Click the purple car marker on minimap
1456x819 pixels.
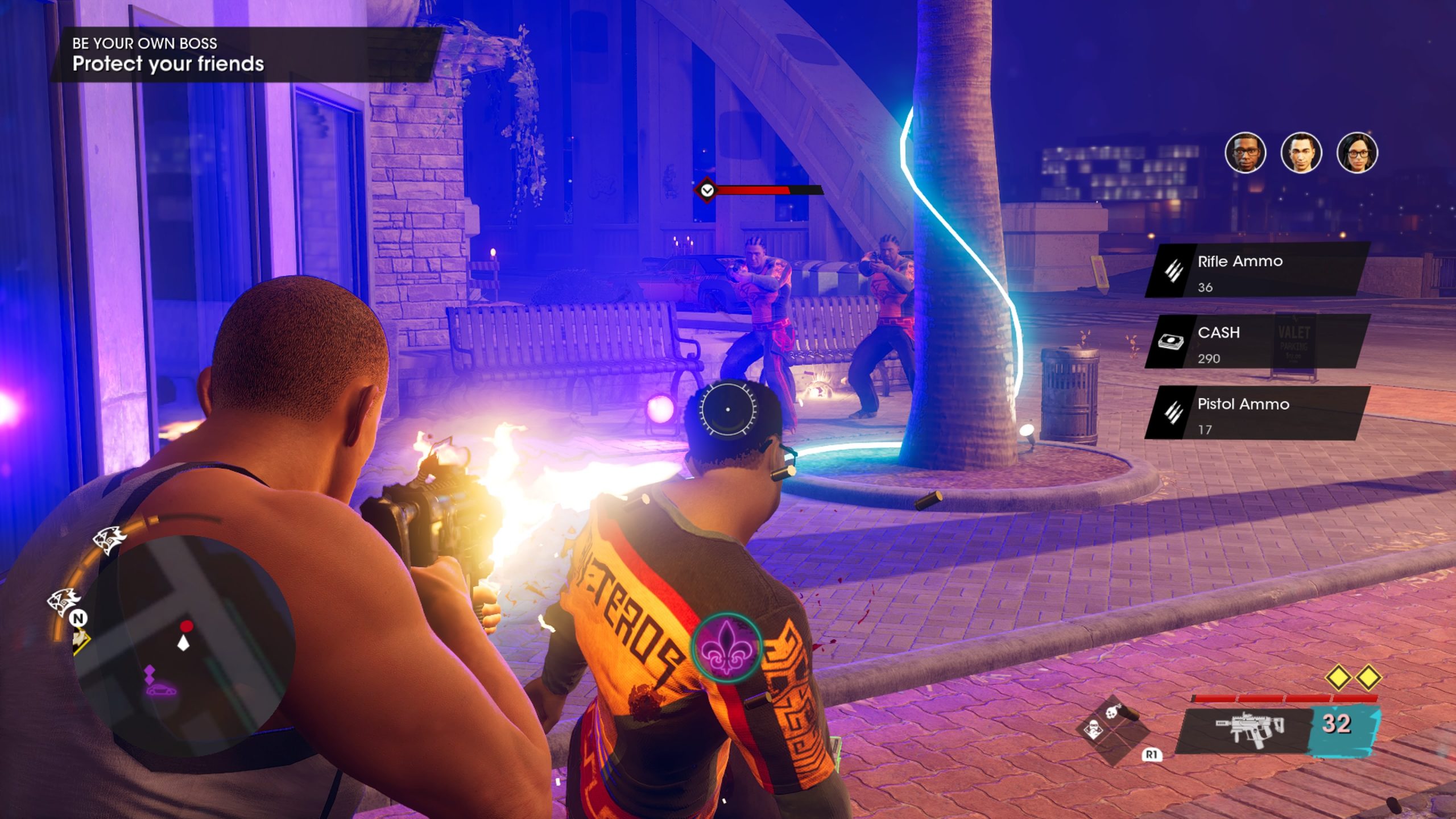[160, 690]
